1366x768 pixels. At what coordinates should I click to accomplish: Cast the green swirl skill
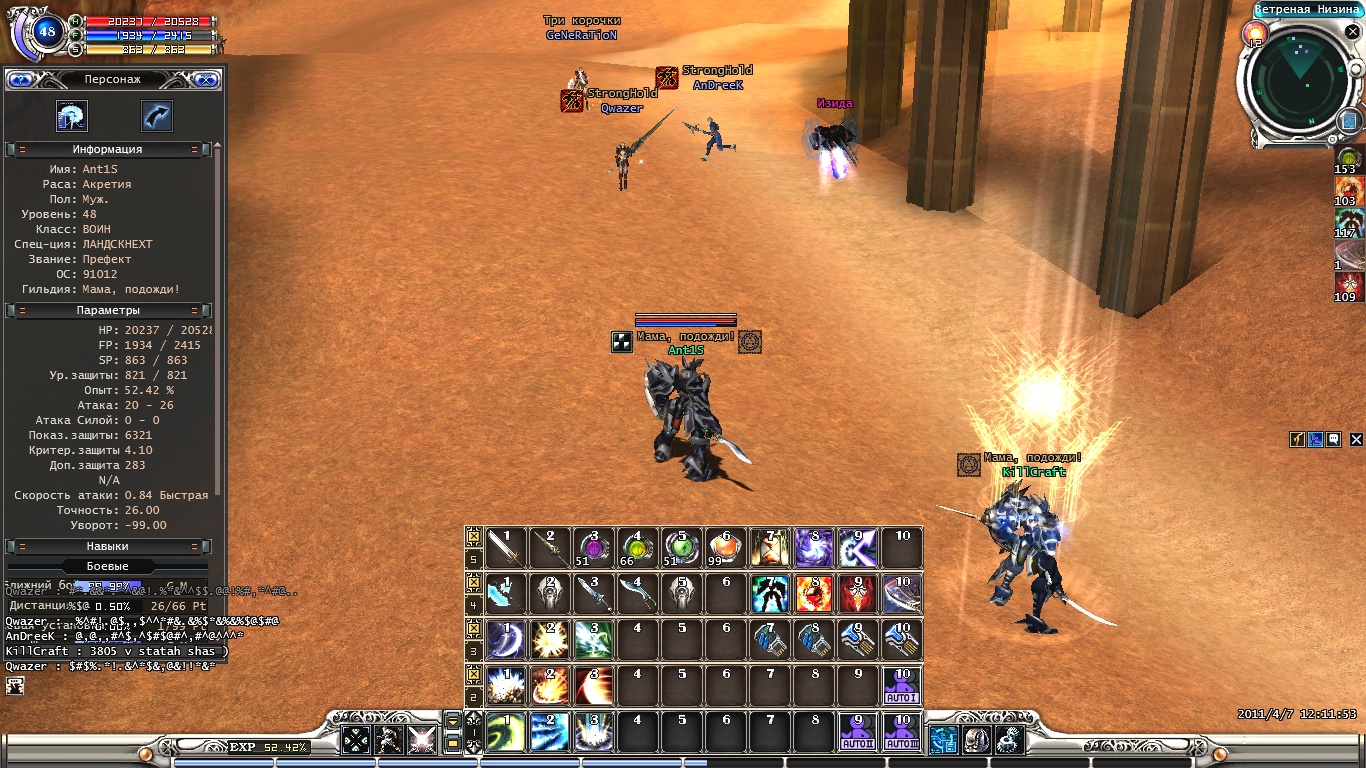[506, 732]
